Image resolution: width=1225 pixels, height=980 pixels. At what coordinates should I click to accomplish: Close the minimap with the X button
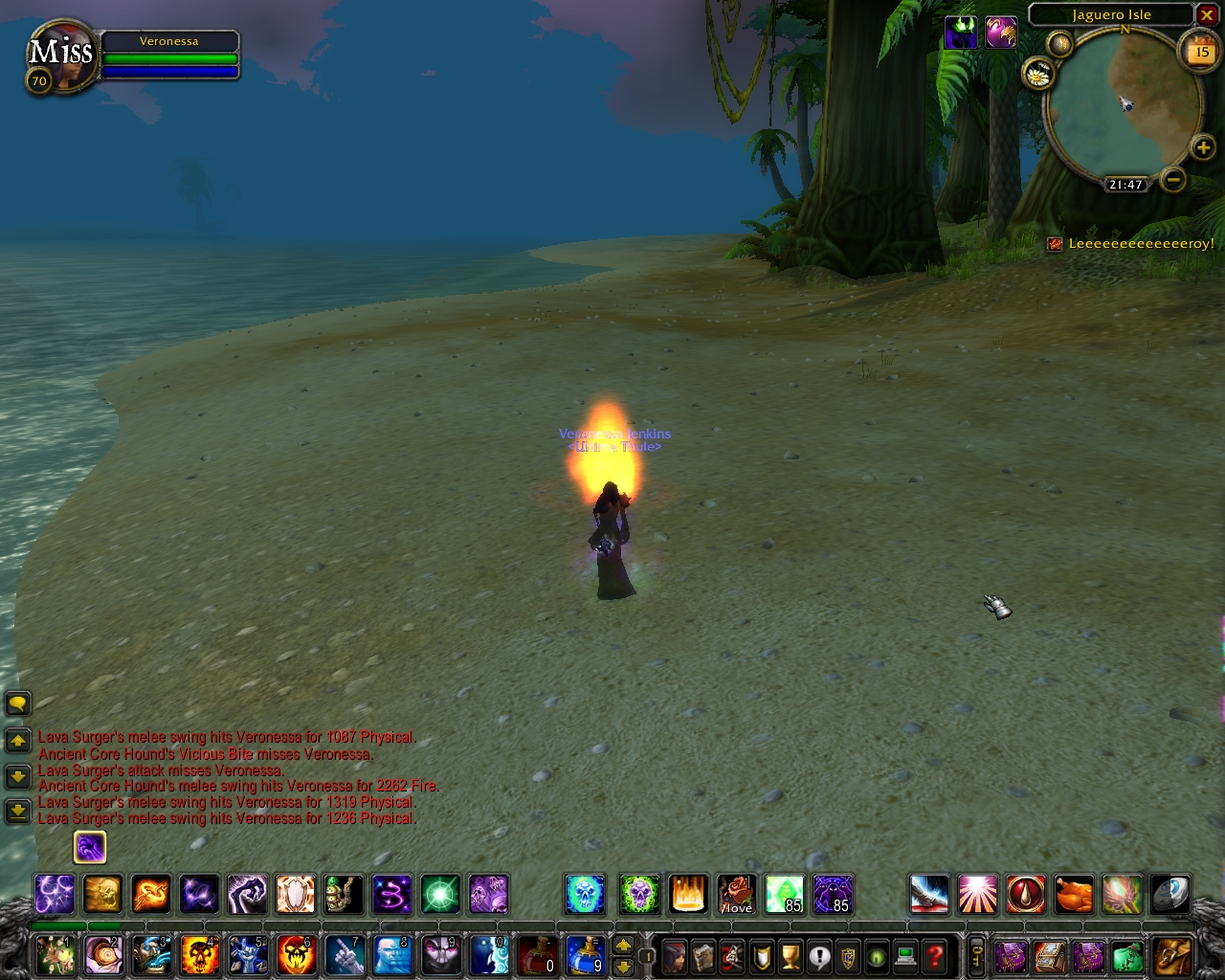[x=1207, y=15]
